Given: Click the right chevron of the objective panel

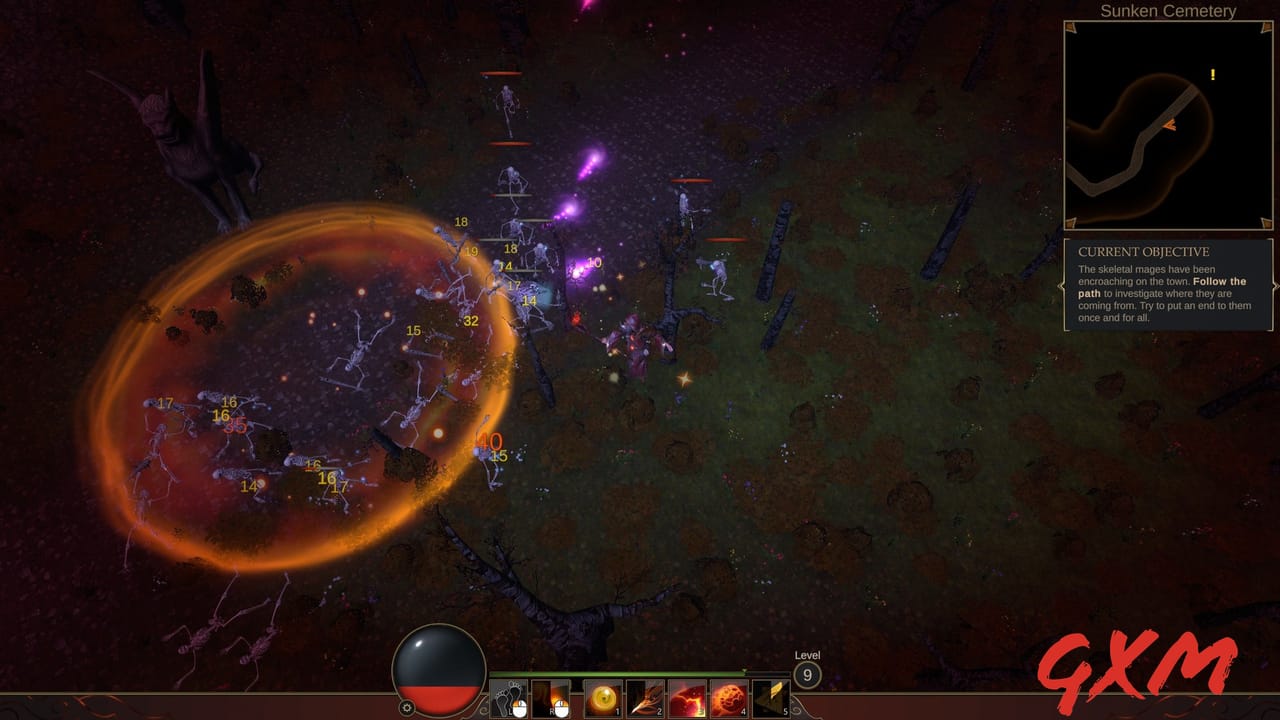Looking at the screenshot, I should coord(1277,286).
